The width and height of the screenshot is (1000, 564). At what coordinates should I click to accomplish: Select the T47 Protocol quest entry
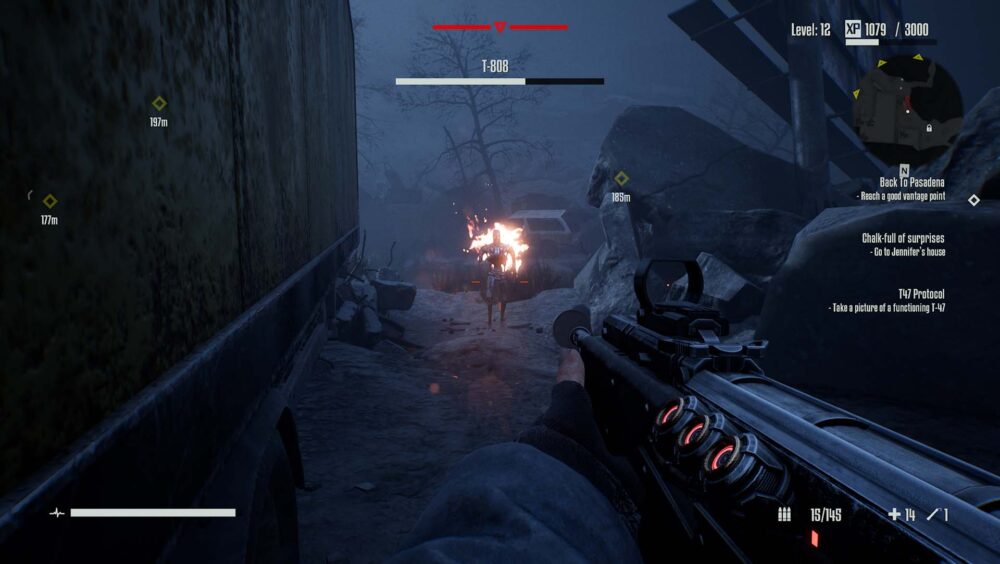pos(908,293)
